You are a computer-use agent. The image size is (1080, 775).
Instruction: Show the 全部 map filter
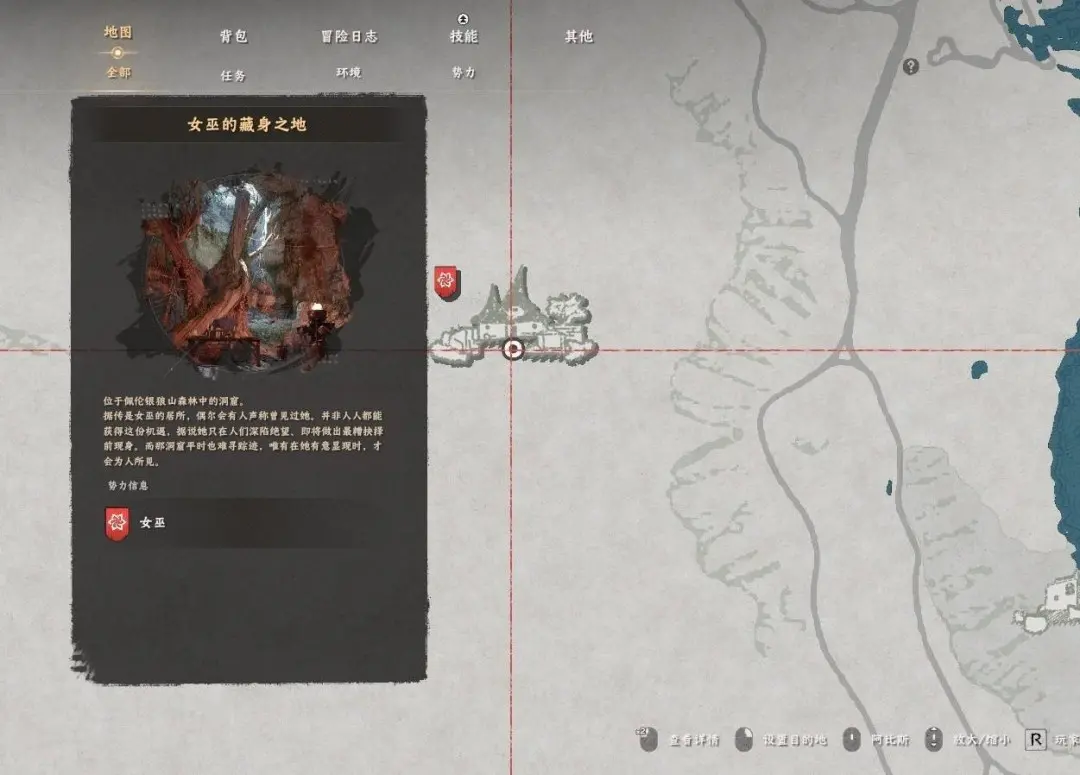click(118, 73)
